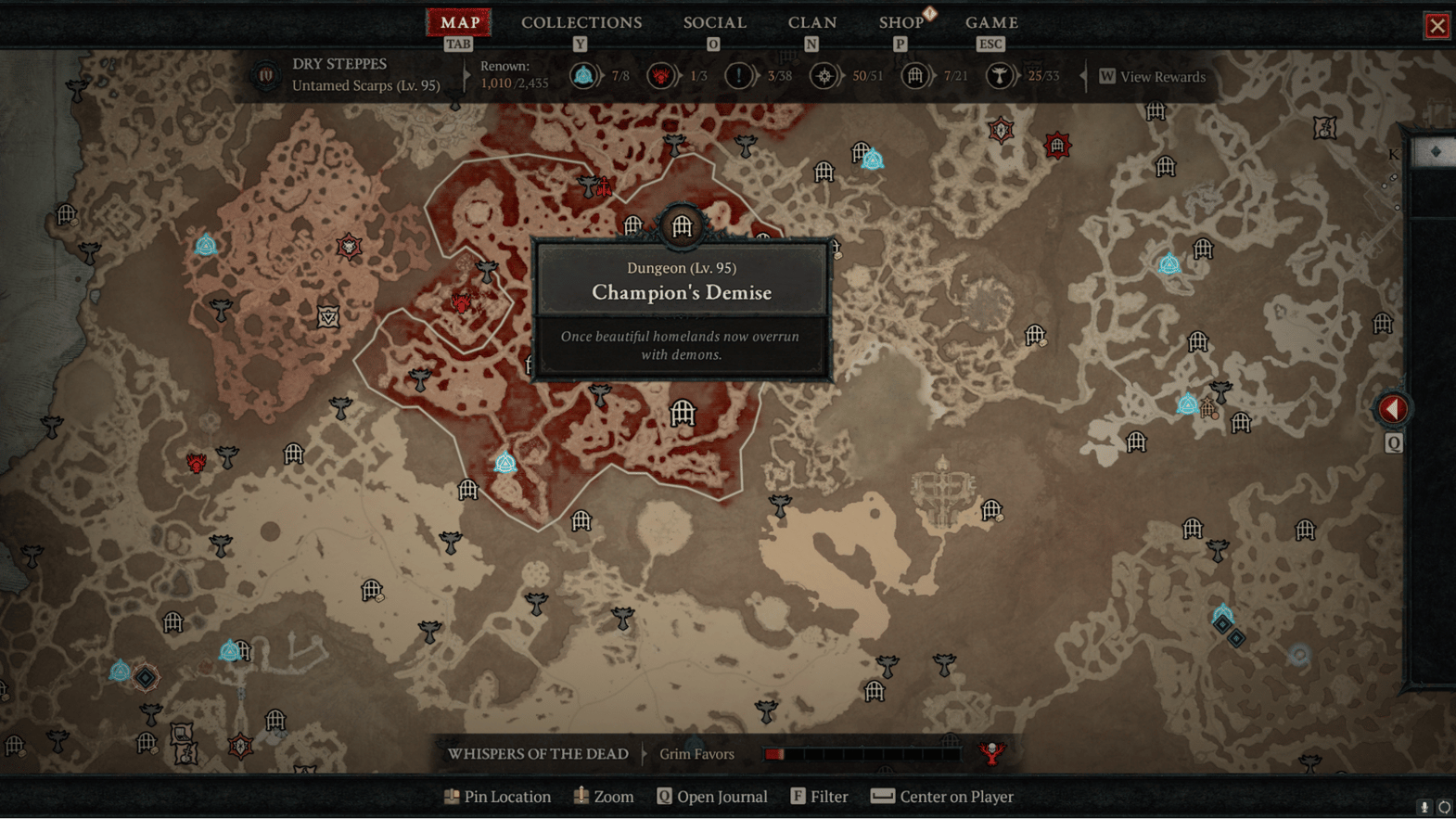Switch to the COLLECTIONS tab
The image size is (1456, 819).
[x=581, y=22]
